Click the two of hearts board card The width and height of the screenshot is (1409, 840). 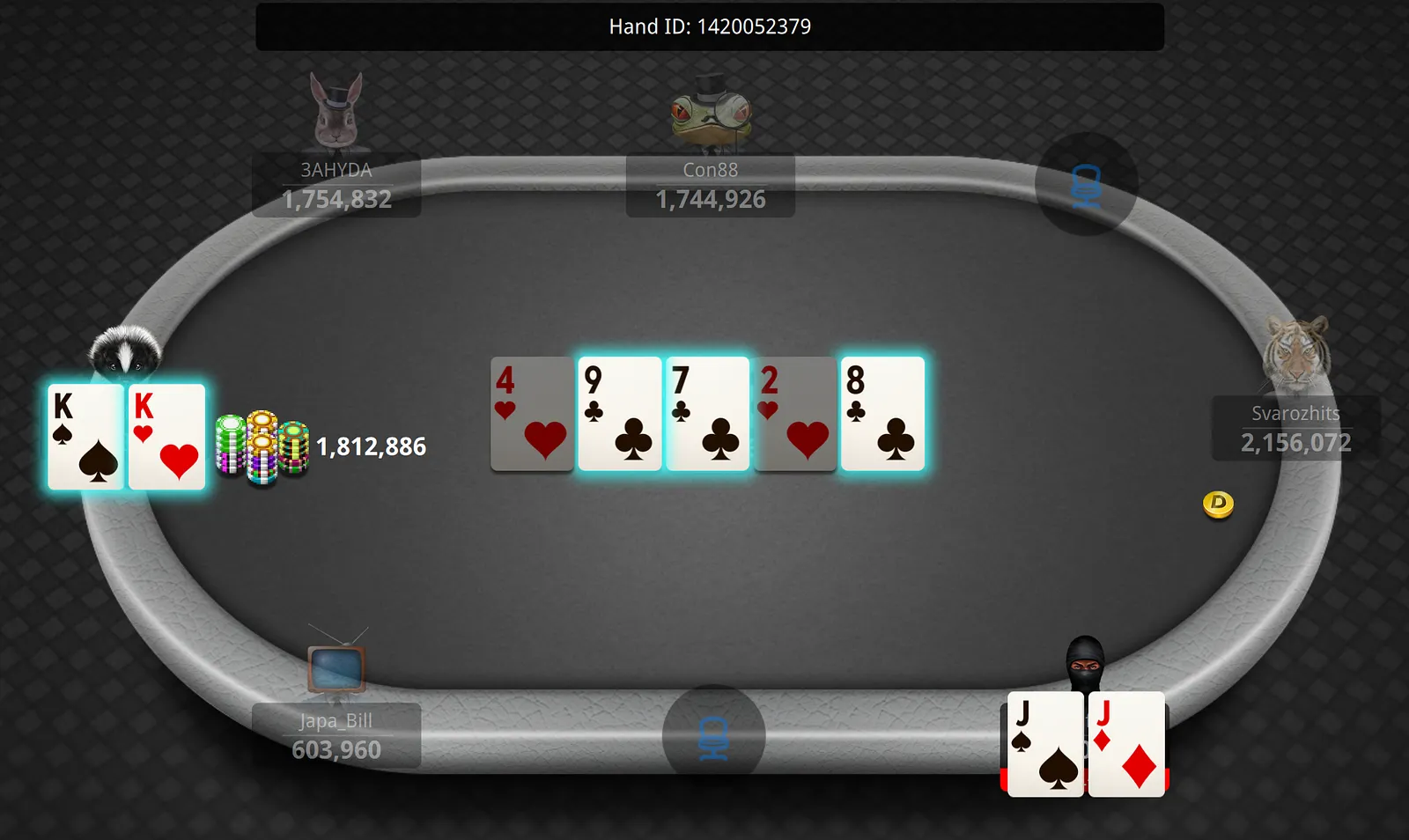794,414
